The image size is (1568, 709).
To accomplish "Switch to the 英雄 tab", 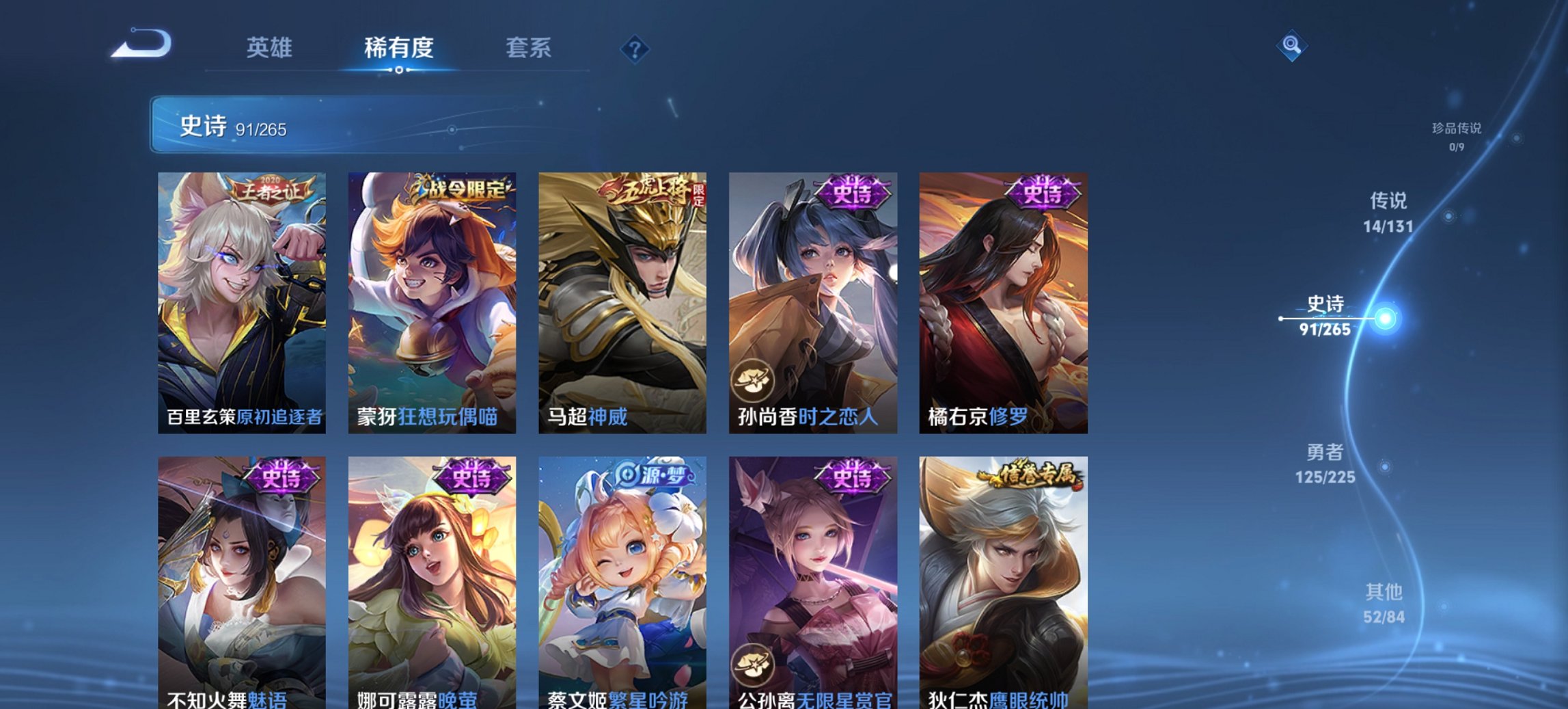I will click(x=270, y=48).
